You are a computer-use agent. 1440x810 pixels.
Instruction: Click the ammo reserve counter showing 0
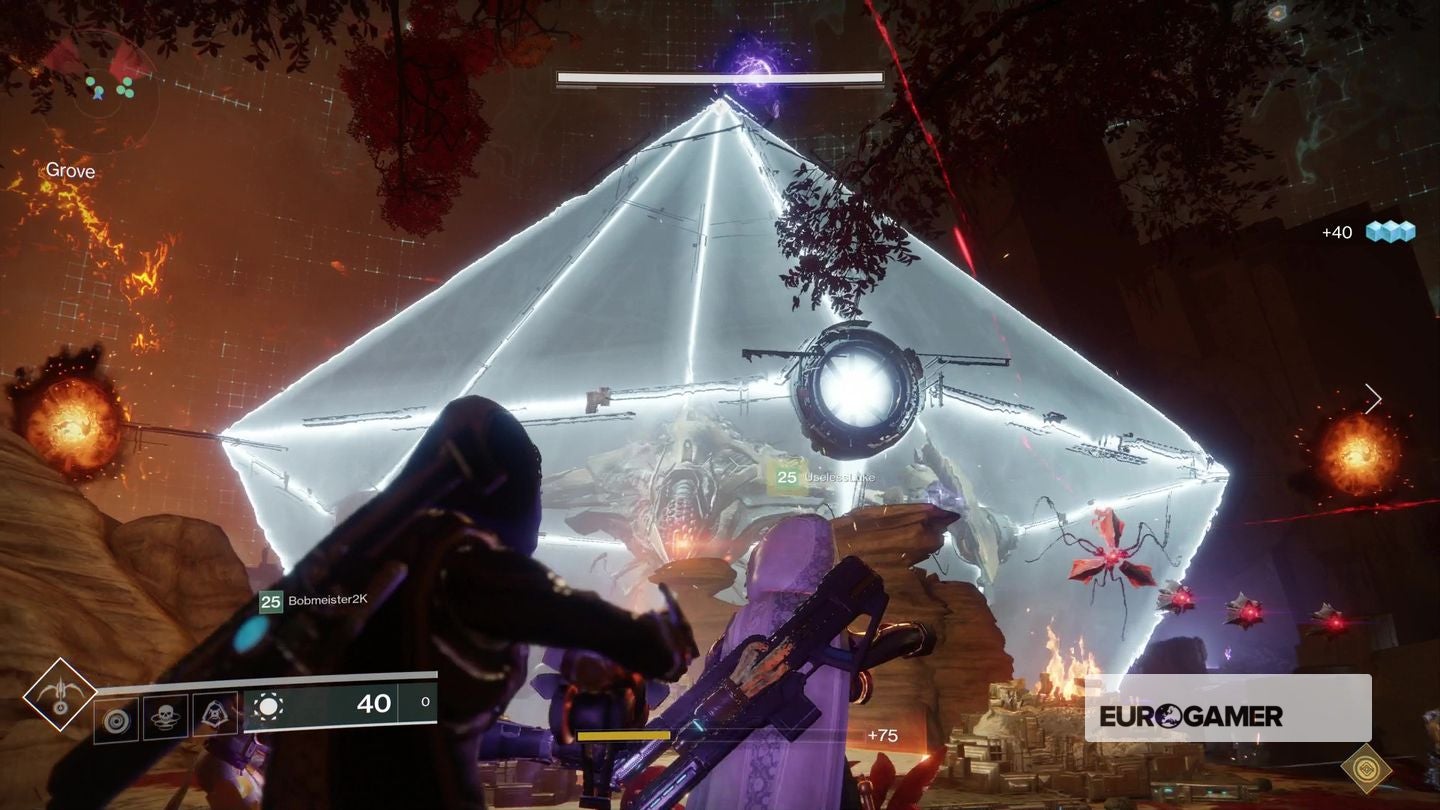pyautogui.click(x=425, y=703)
